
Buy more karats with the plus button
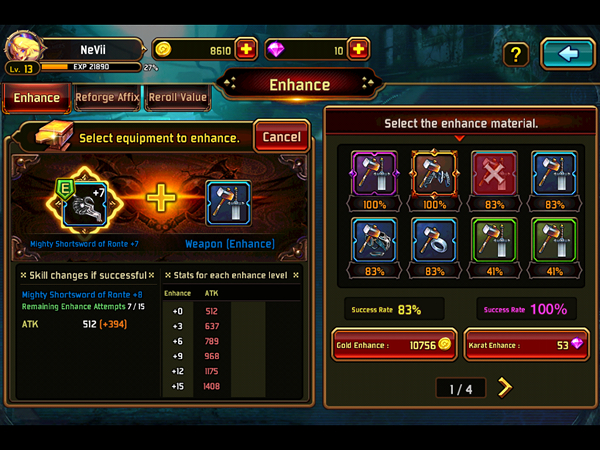[359, 50]
